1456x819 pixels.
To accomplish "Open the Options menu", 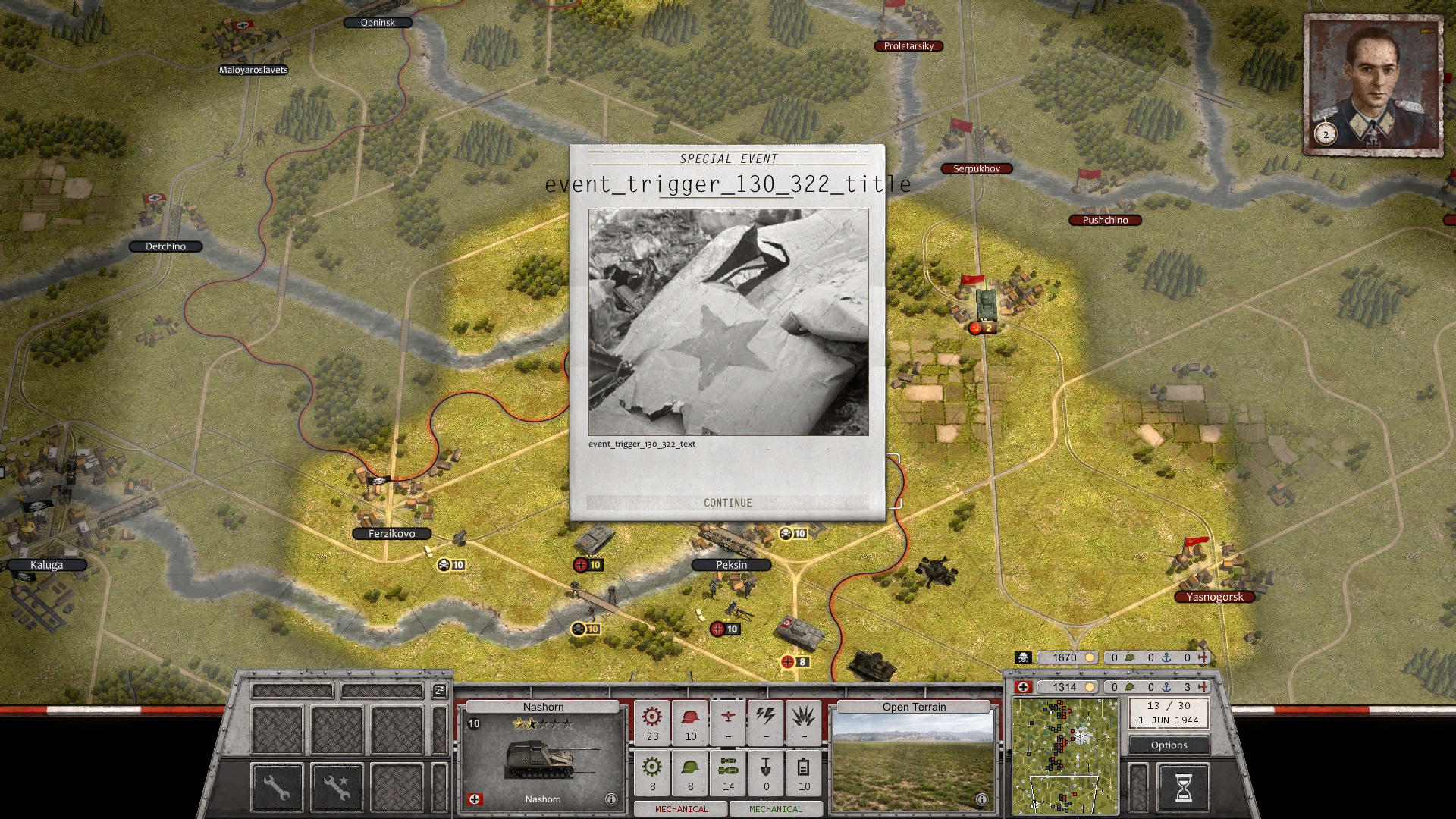I will click(1168, 745).
